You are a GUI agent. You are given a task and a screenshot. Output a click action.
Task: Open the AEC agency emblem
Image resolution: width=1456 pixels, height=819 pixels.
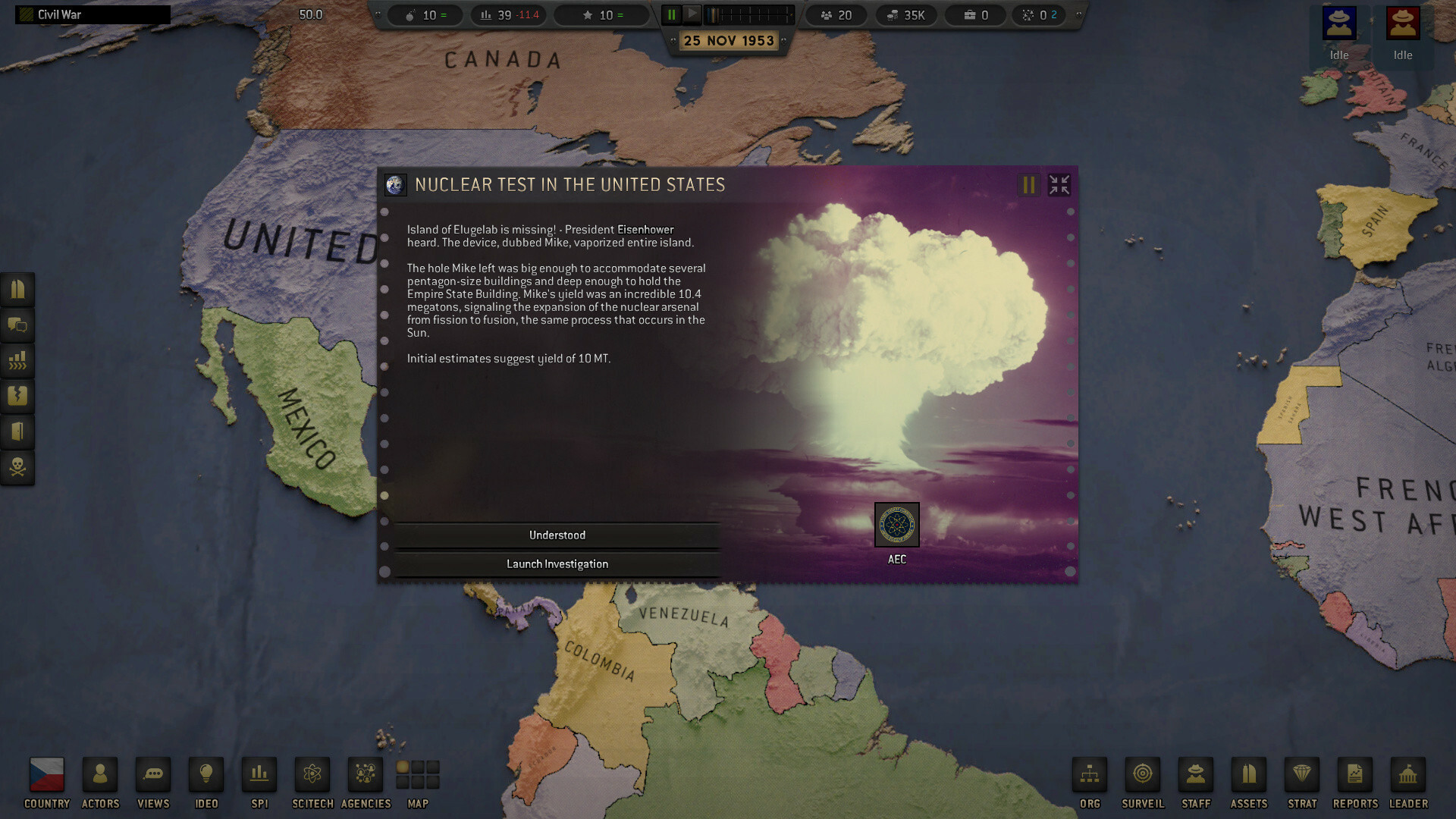896,526
